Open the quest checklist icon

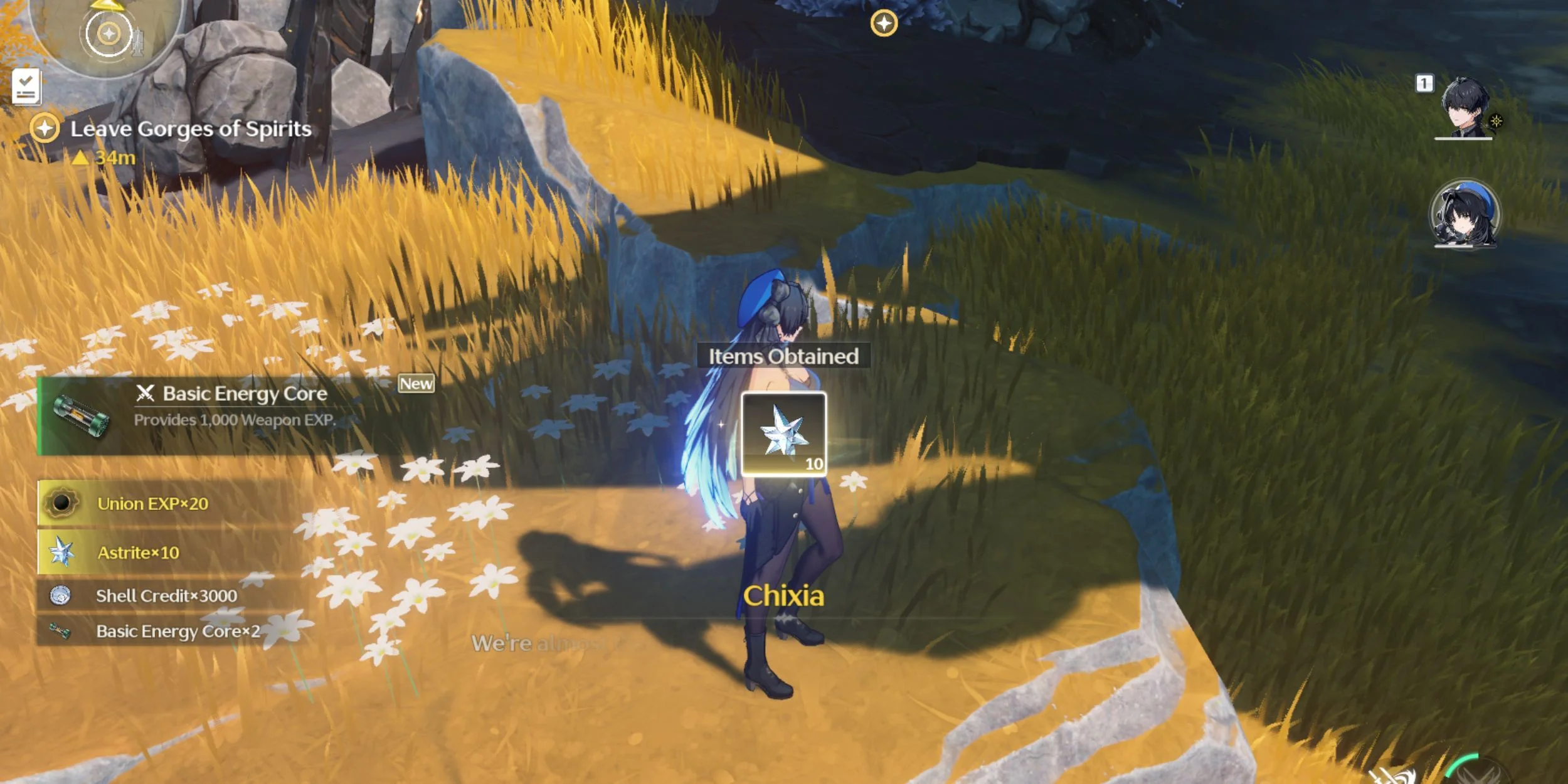(x=26, y=87)
